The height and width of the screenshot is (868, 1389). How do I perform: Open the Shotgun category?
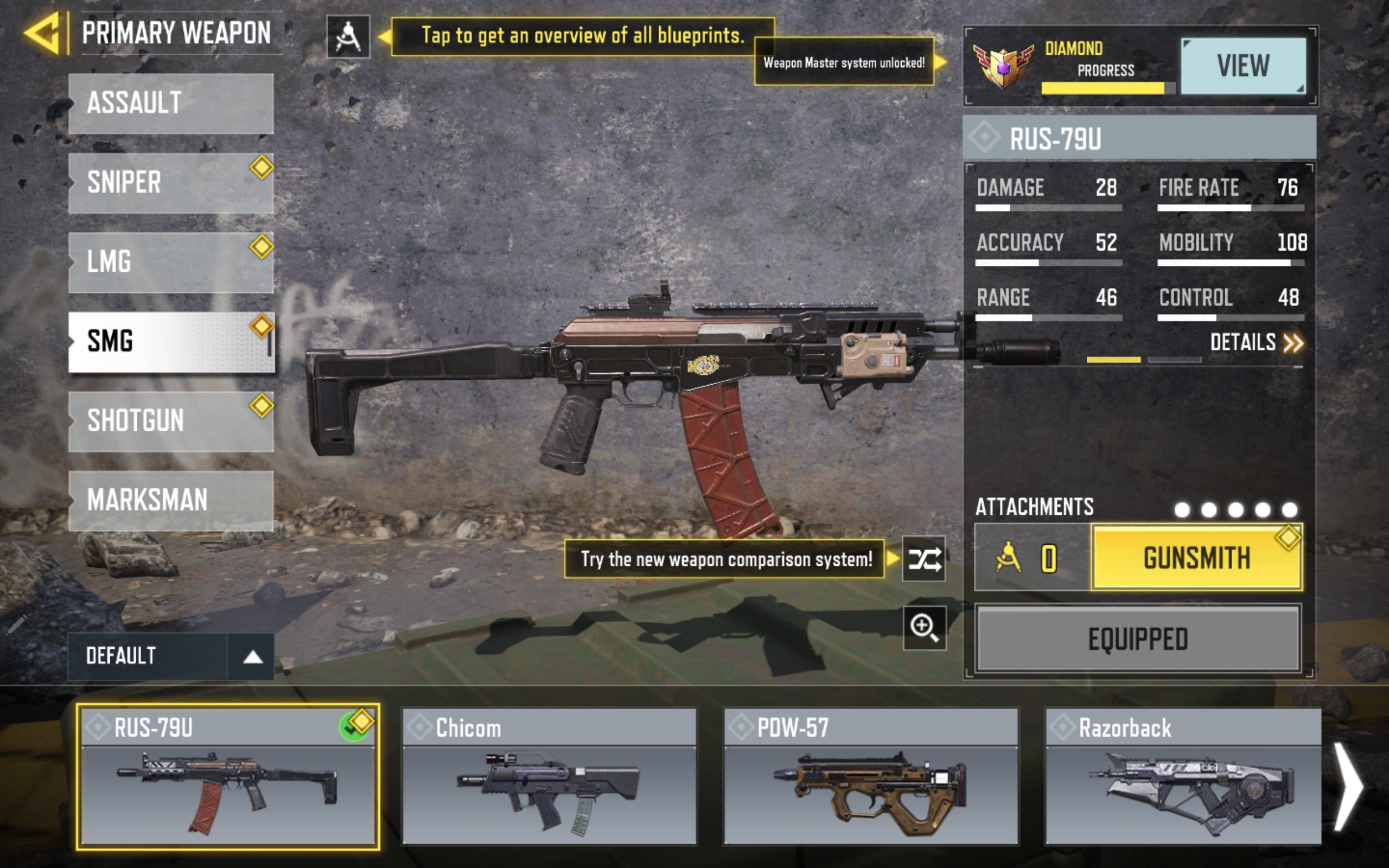(x=170, y=421)
